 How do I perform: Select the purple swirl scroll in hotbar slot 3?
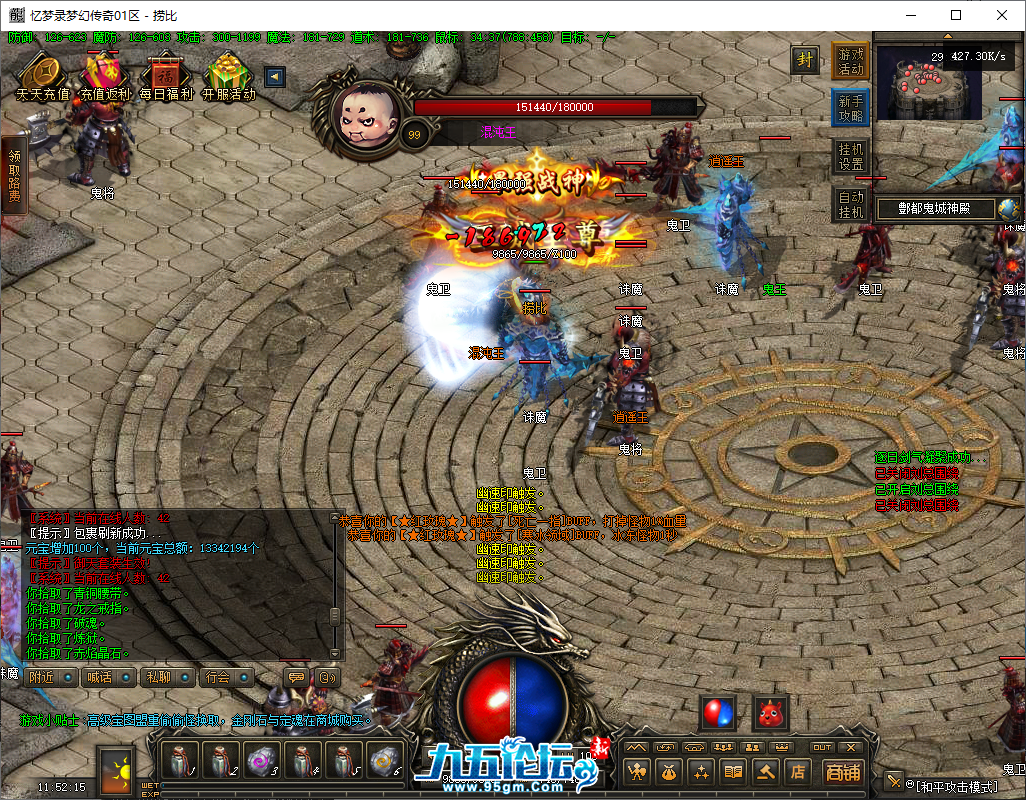point(262,762)
